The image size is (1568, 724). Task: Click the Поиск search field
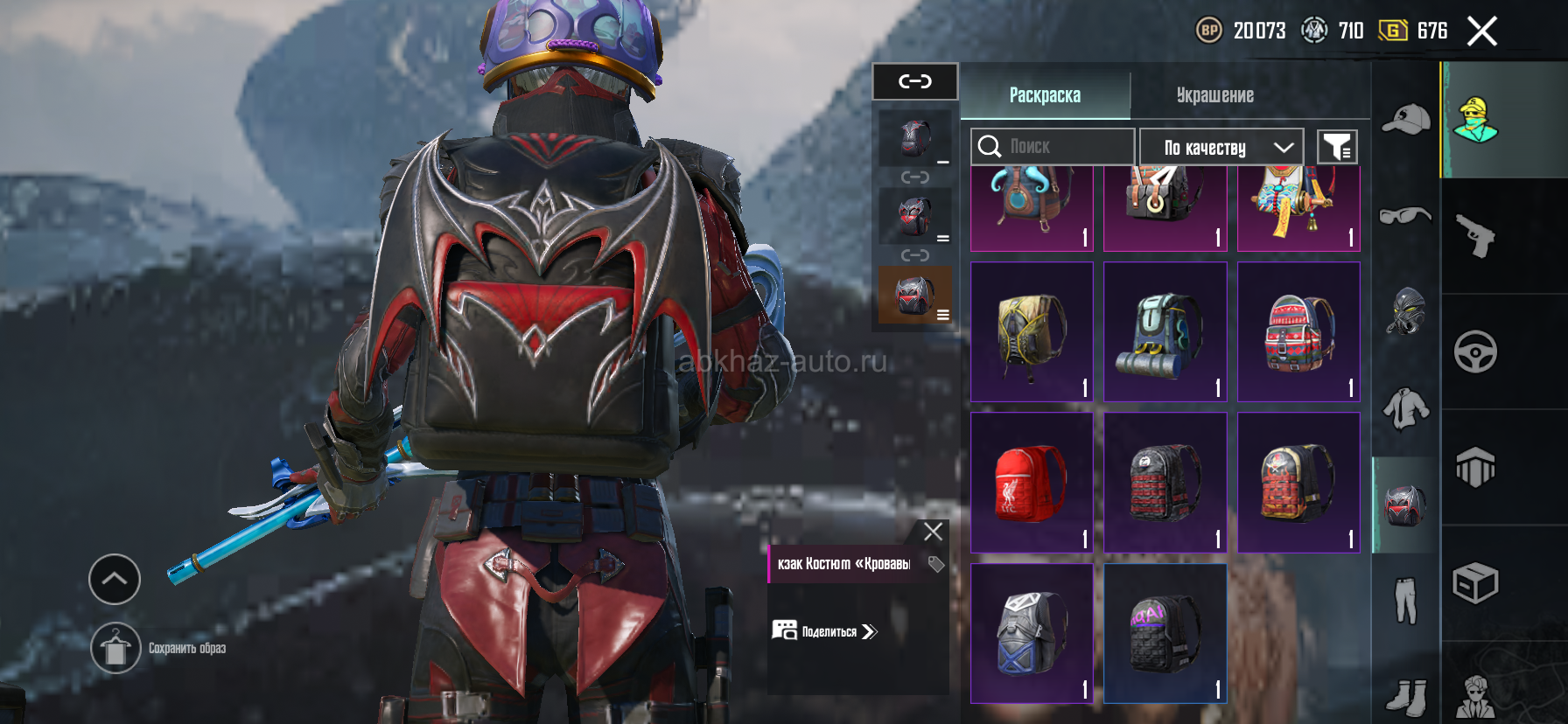[1053, 146]
